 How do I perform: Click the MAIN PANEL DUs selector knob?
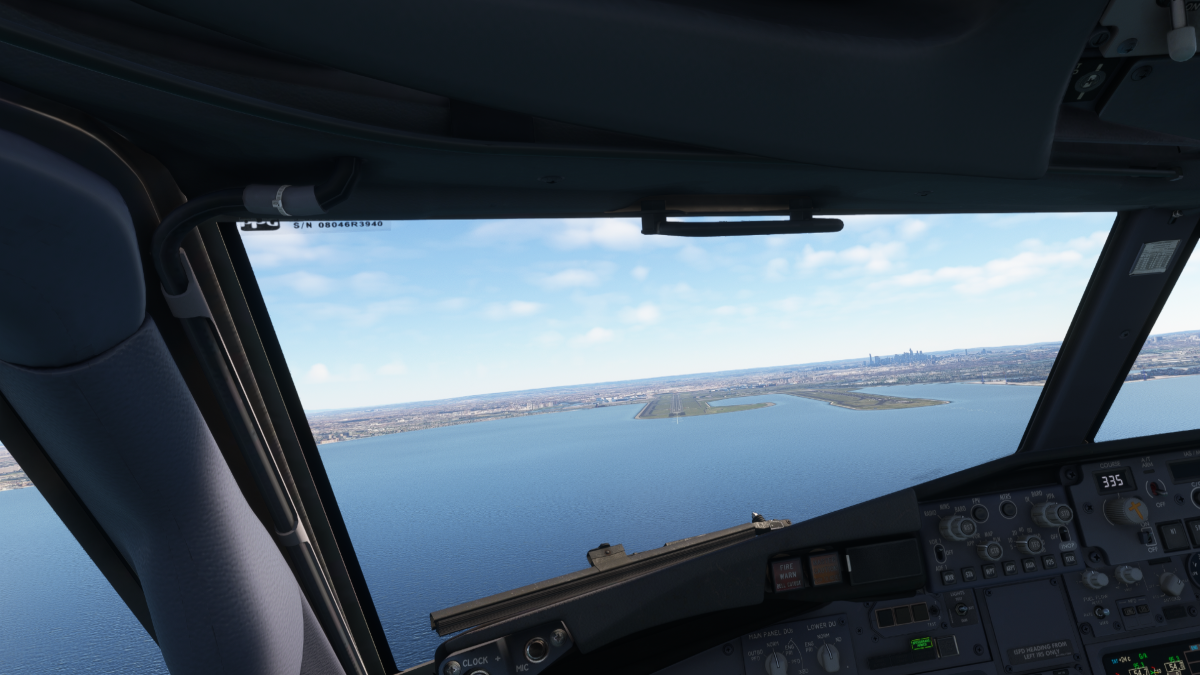click(775, 661)
